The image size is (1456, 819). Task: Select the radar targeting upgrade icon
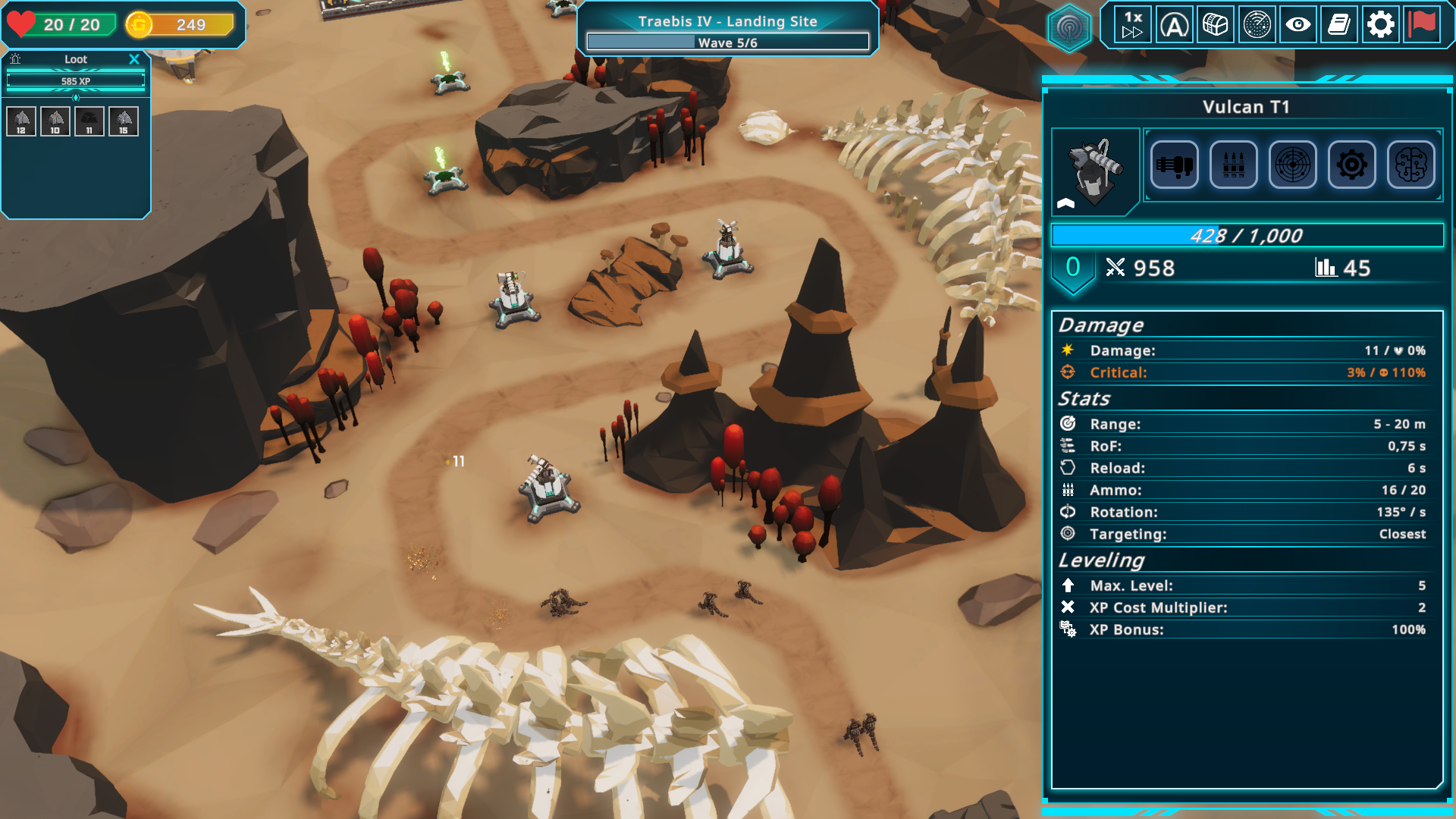click(1292, 165)
